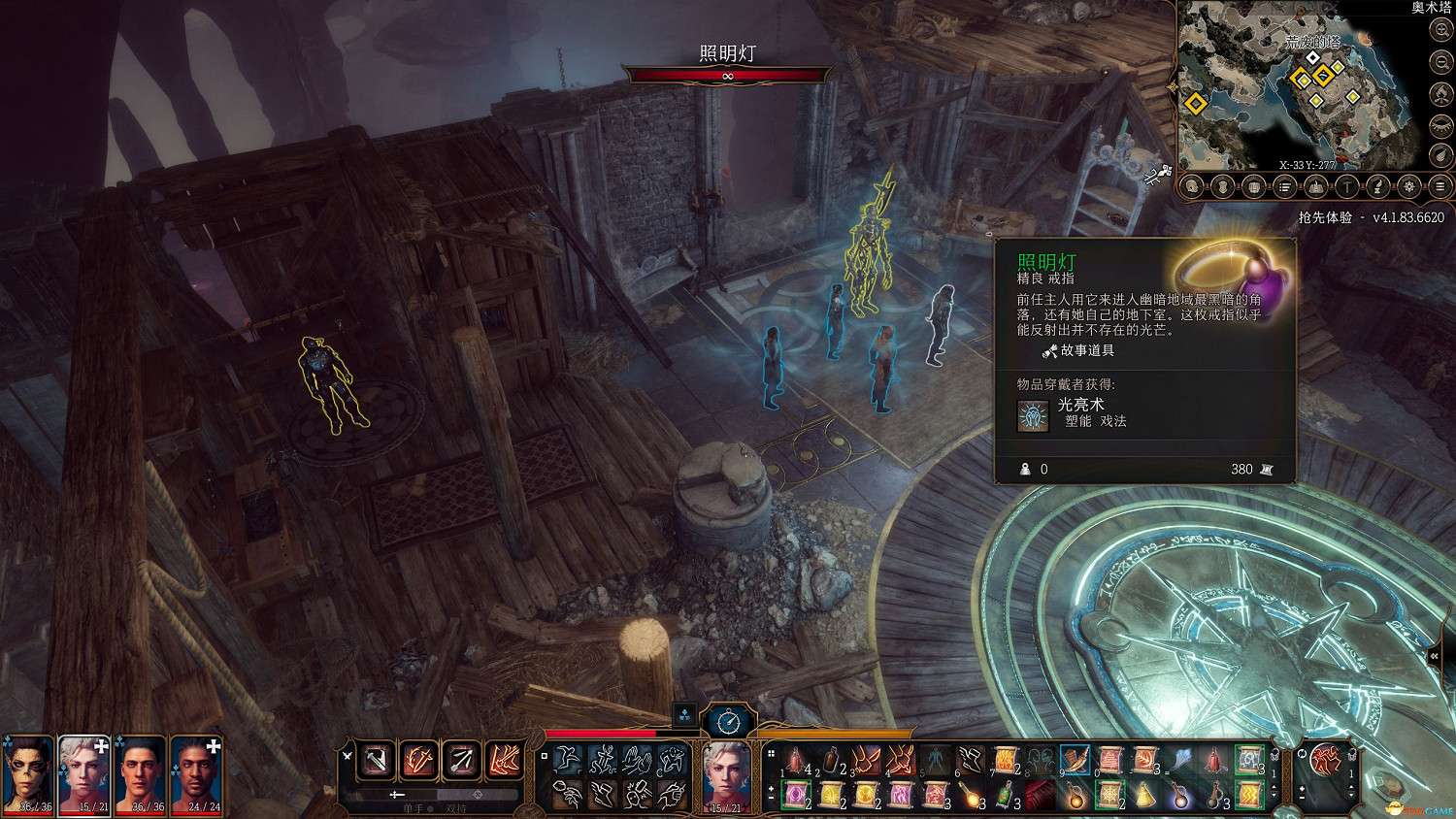The width and height of the screenshot is (1456, 819).
Task: Zoom in the minimap with the plus magnifier
Action: coord(1440,31)
